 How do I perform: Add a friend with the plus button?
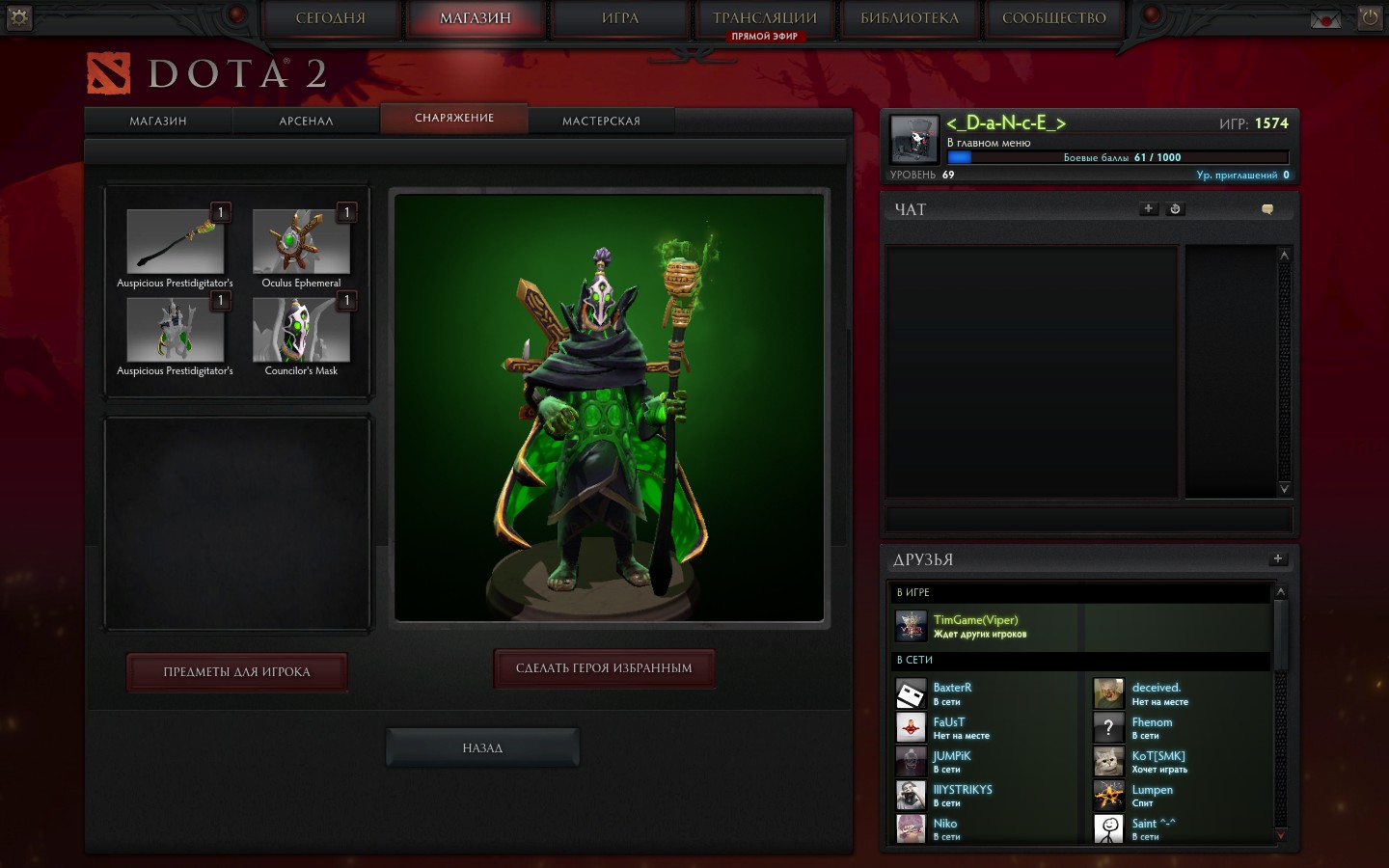point(1278,558)
